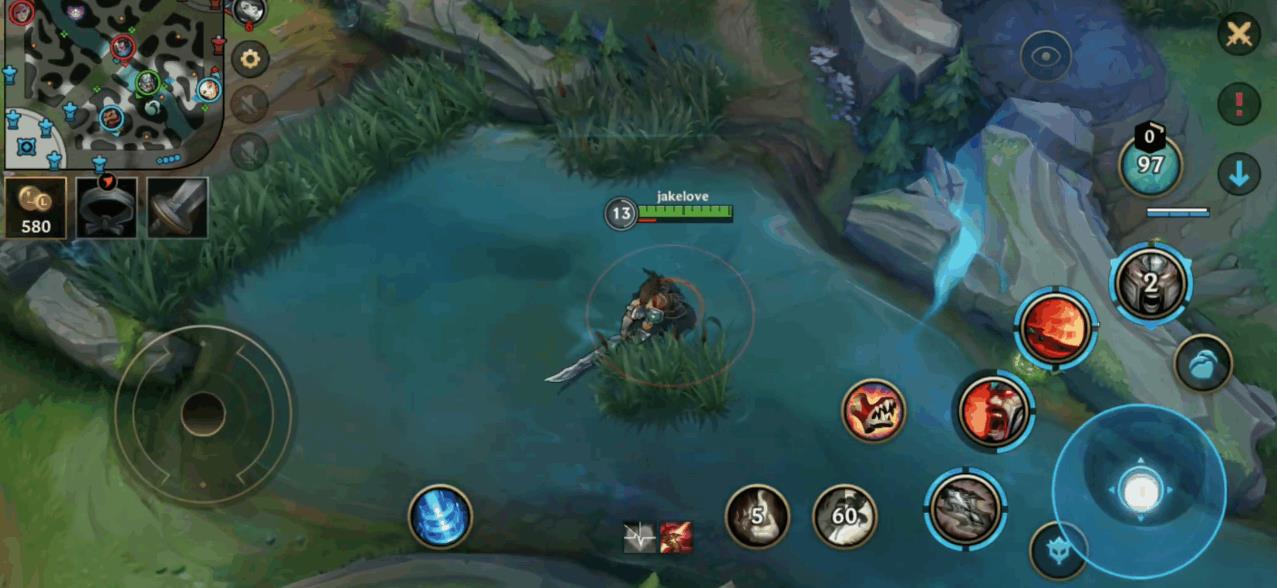Open the shop showing 580 gold
1277x588 pixels.
36,208
